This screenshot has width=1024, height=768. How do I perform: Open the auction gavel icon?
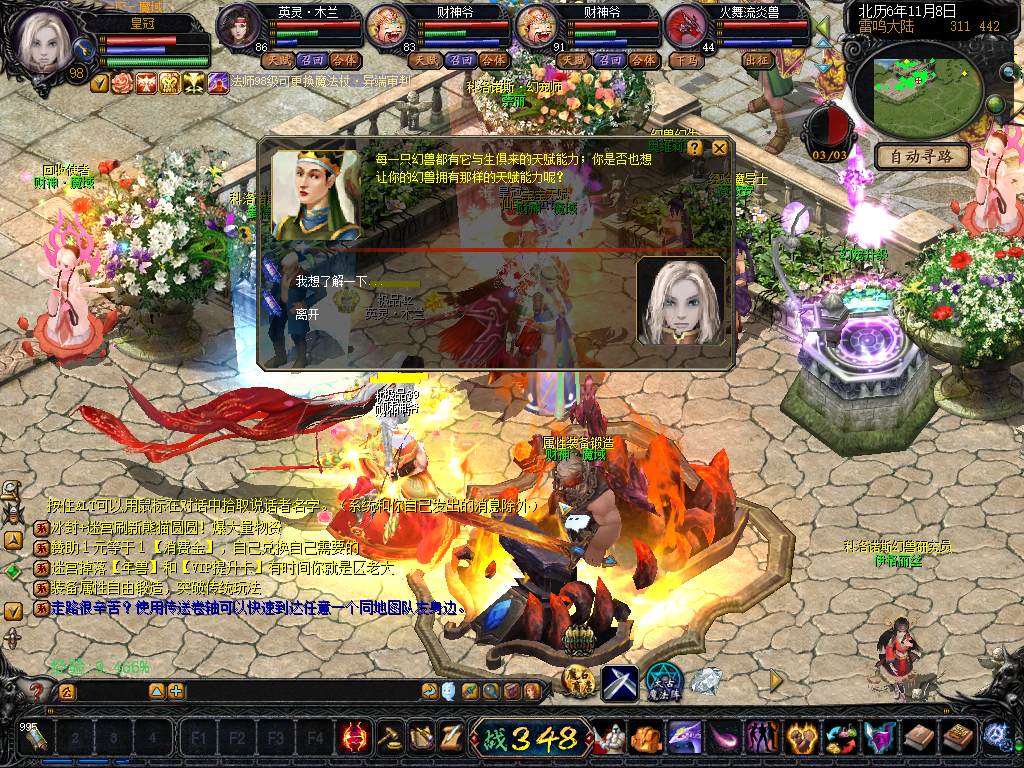point(388,738)
